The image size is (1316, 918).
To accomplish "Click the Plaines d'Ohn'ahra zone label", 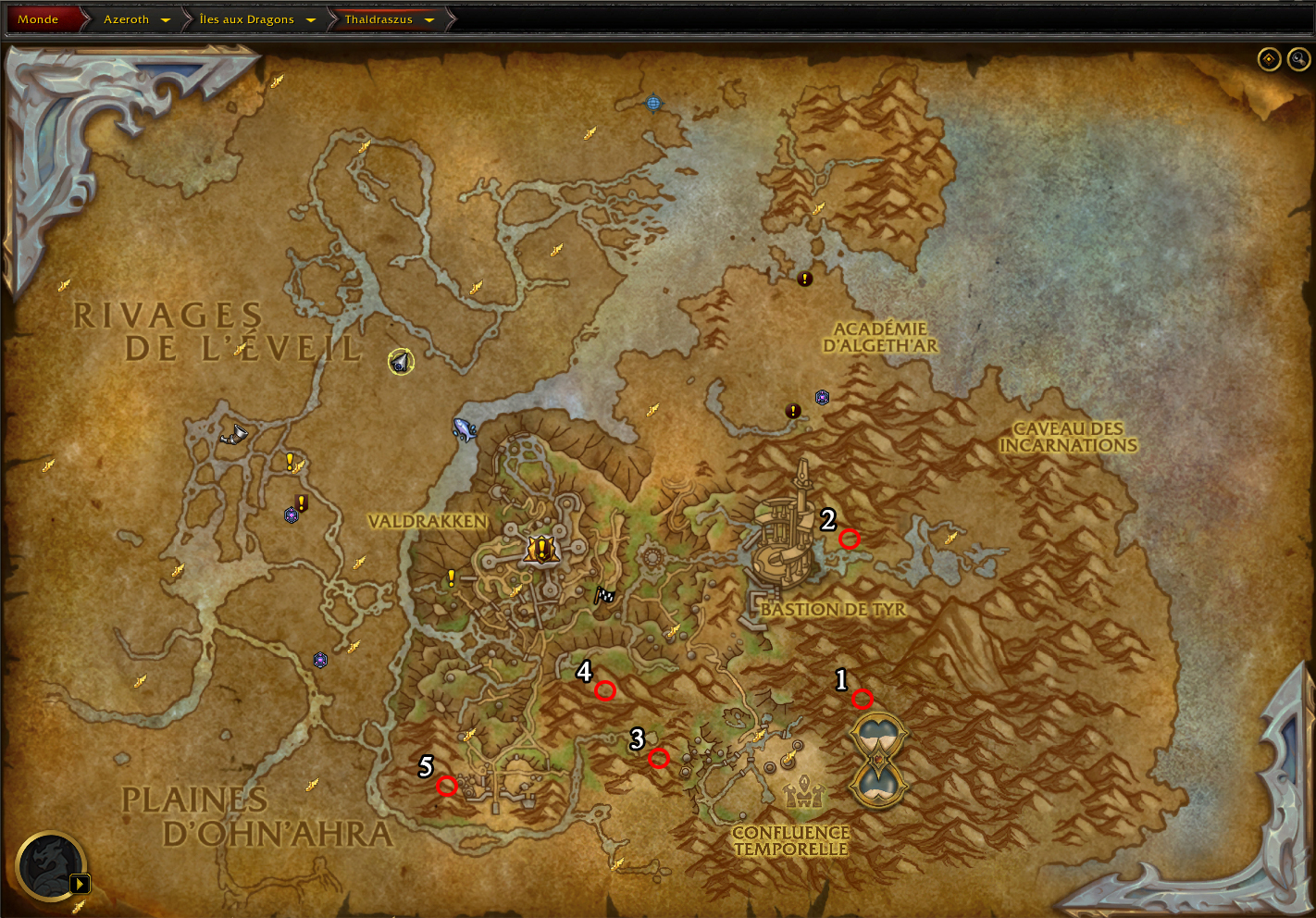I will [x=256, y=817].
